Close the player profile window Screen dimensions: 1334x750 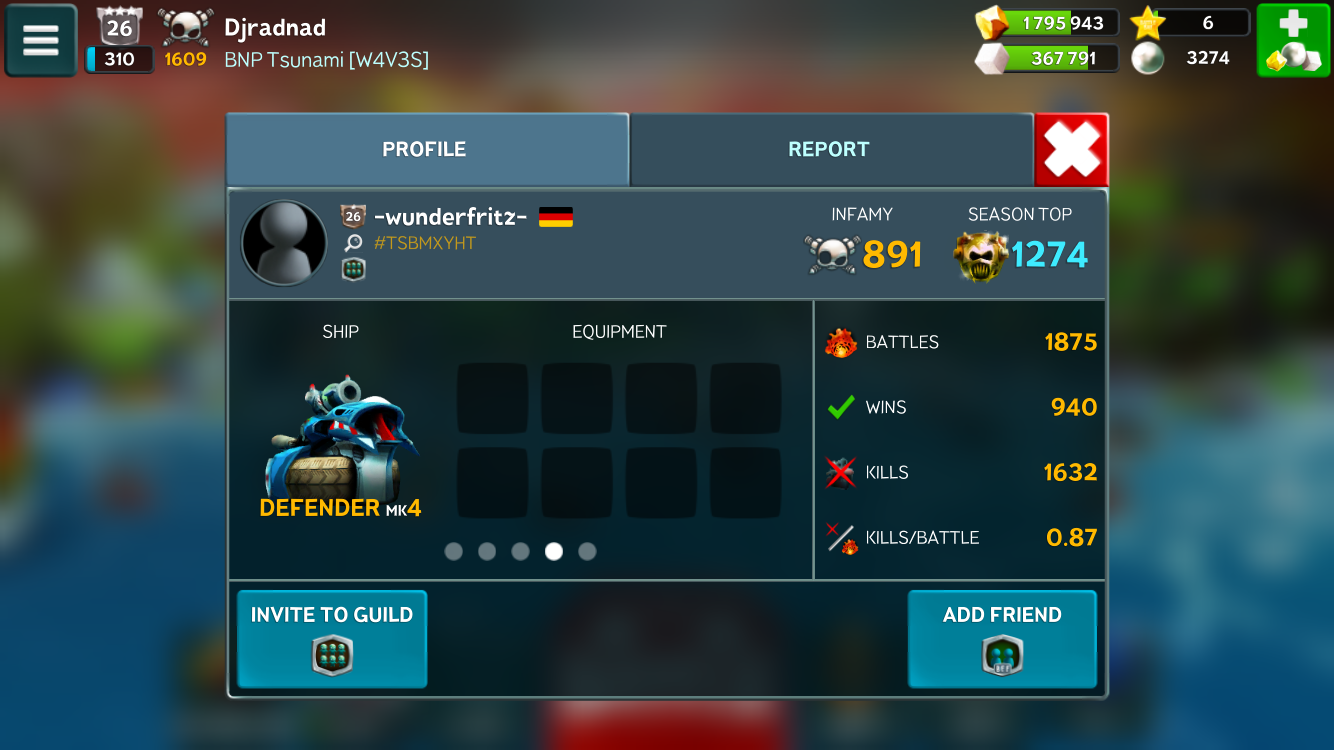(x=1071, y=150)
